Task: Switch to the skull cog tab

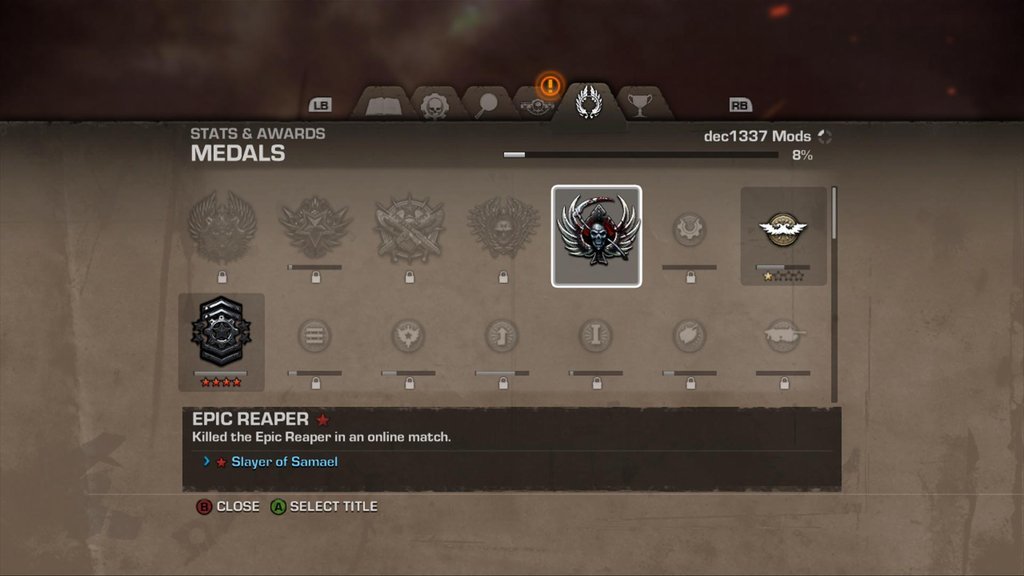Action: (435, 105)
